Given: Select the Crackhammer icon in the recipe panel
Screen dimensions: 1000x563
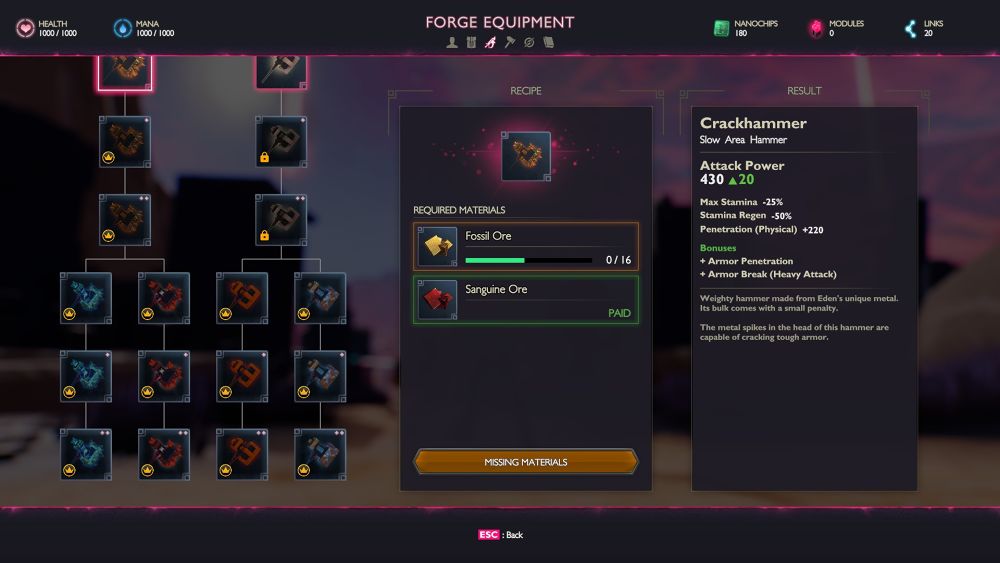Looking at the screenshot, I should (525, 156).
